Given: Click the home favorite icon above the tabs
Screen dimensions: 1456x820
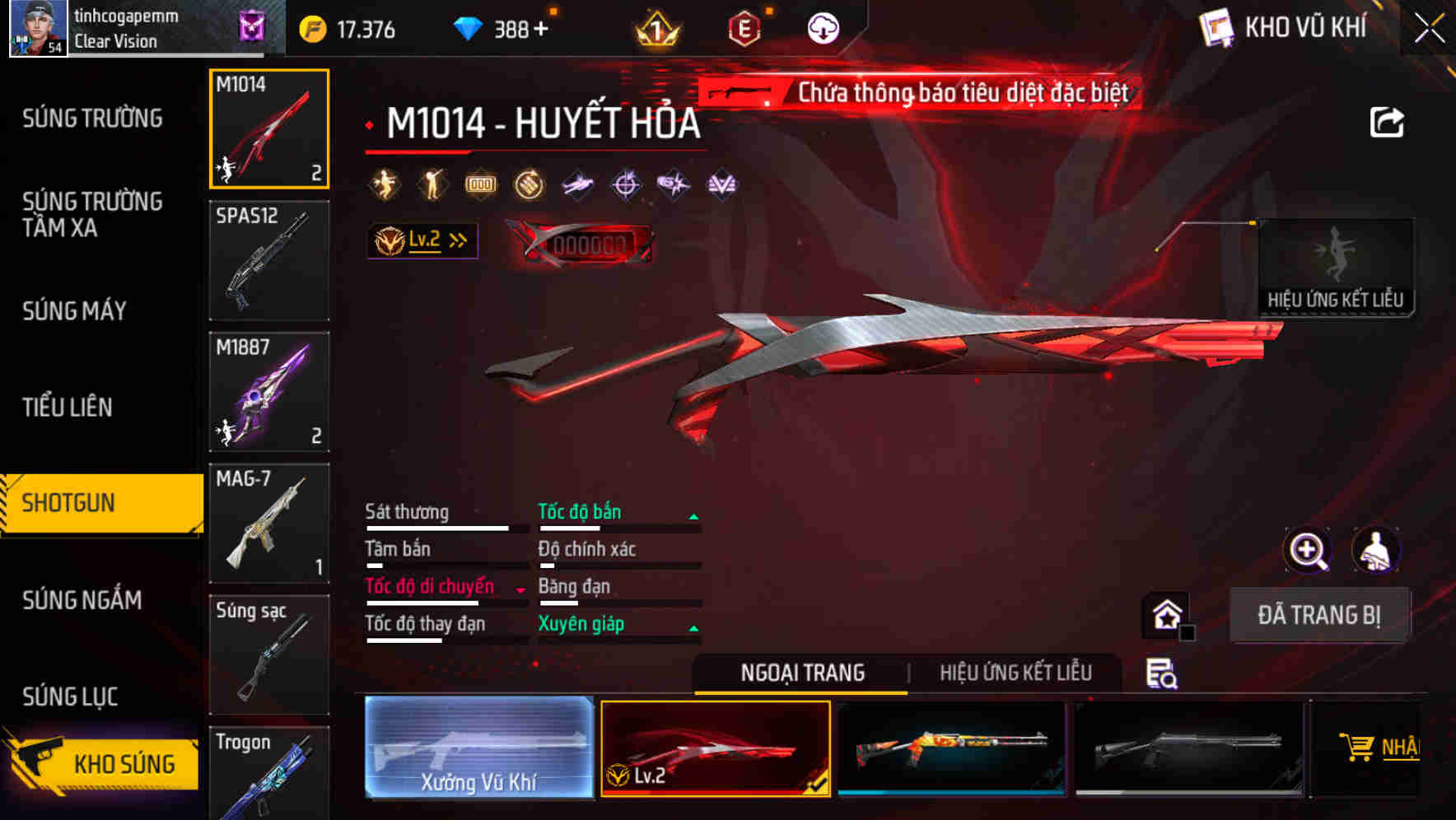Looking at the screenshot, I should click(1166, 613).
